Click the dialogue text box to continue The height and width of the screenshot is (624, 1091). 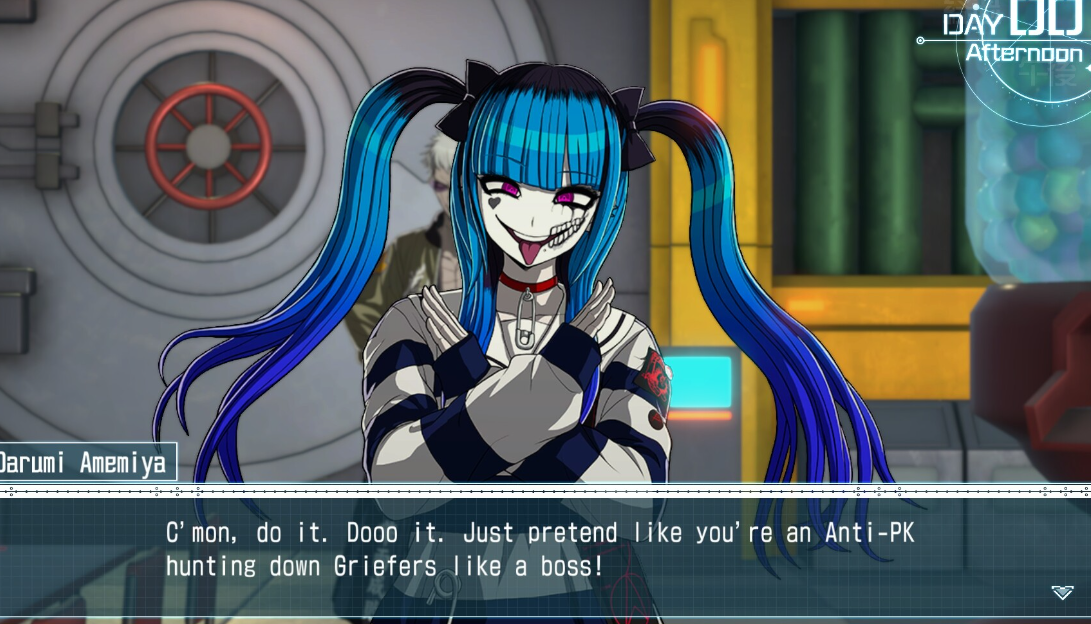click(540, 552)
